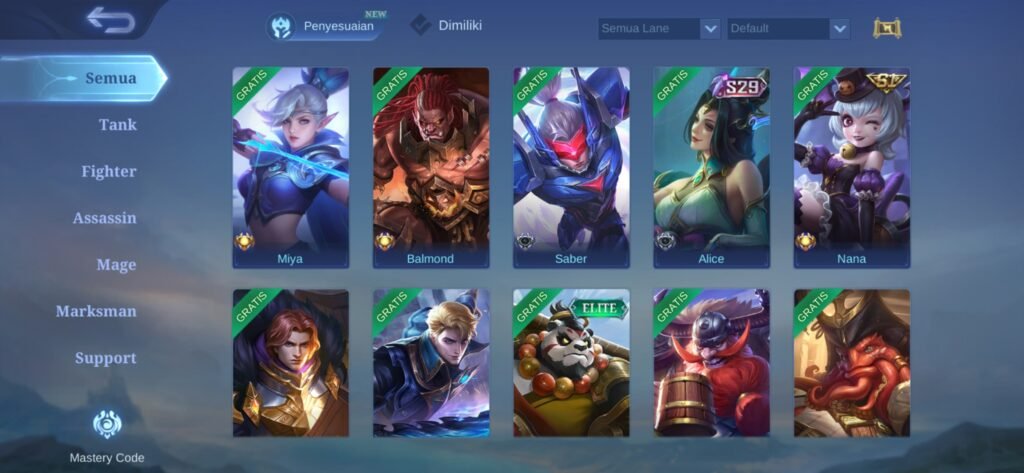The image size is (1024, 473).
Task: Select the Miya hero card
Action: [x=291, y=167]
